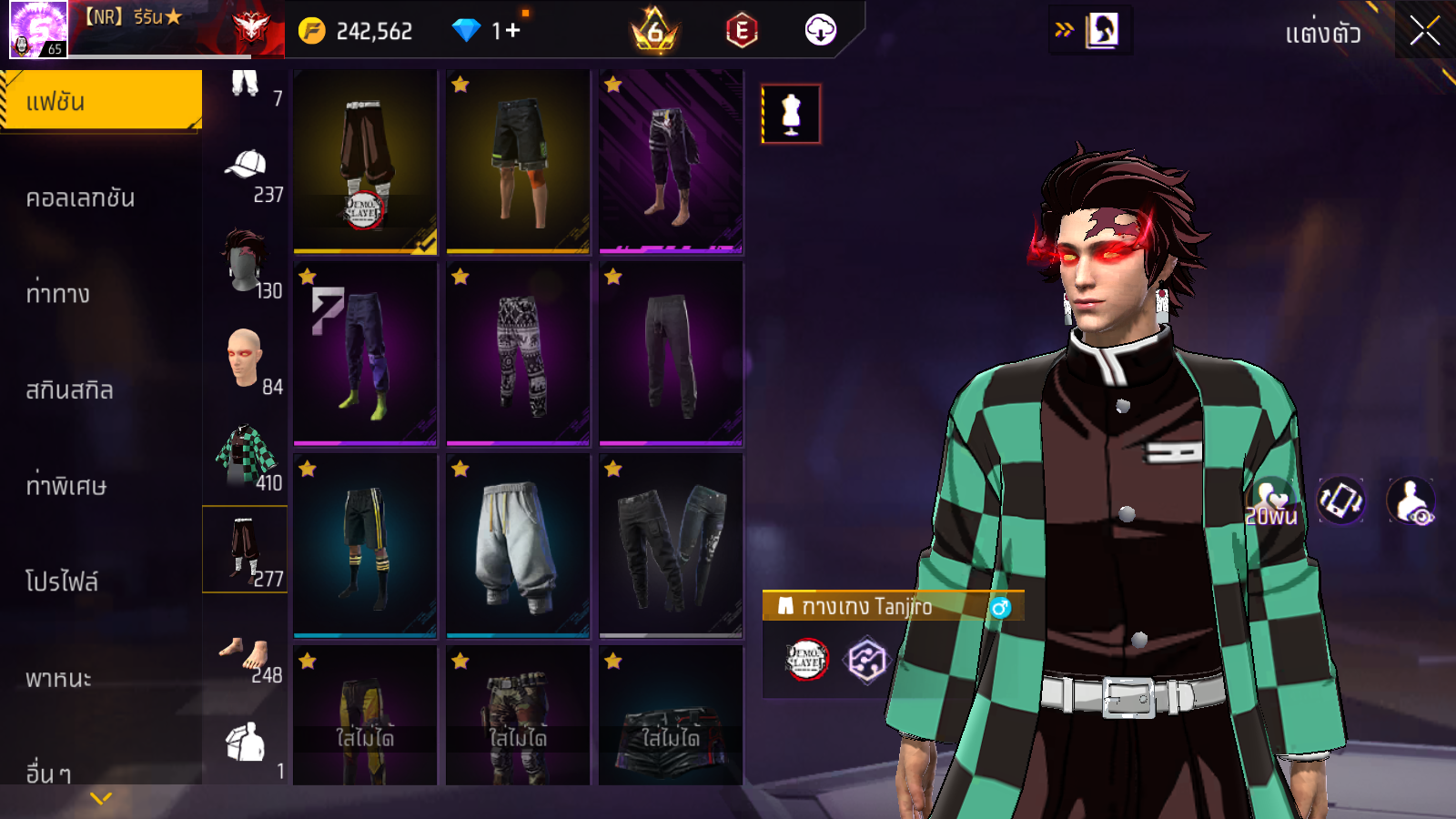The image size is (1456, 819).
Task: Expand the fashion sidebar down arrow
Action: pos(101,798)
